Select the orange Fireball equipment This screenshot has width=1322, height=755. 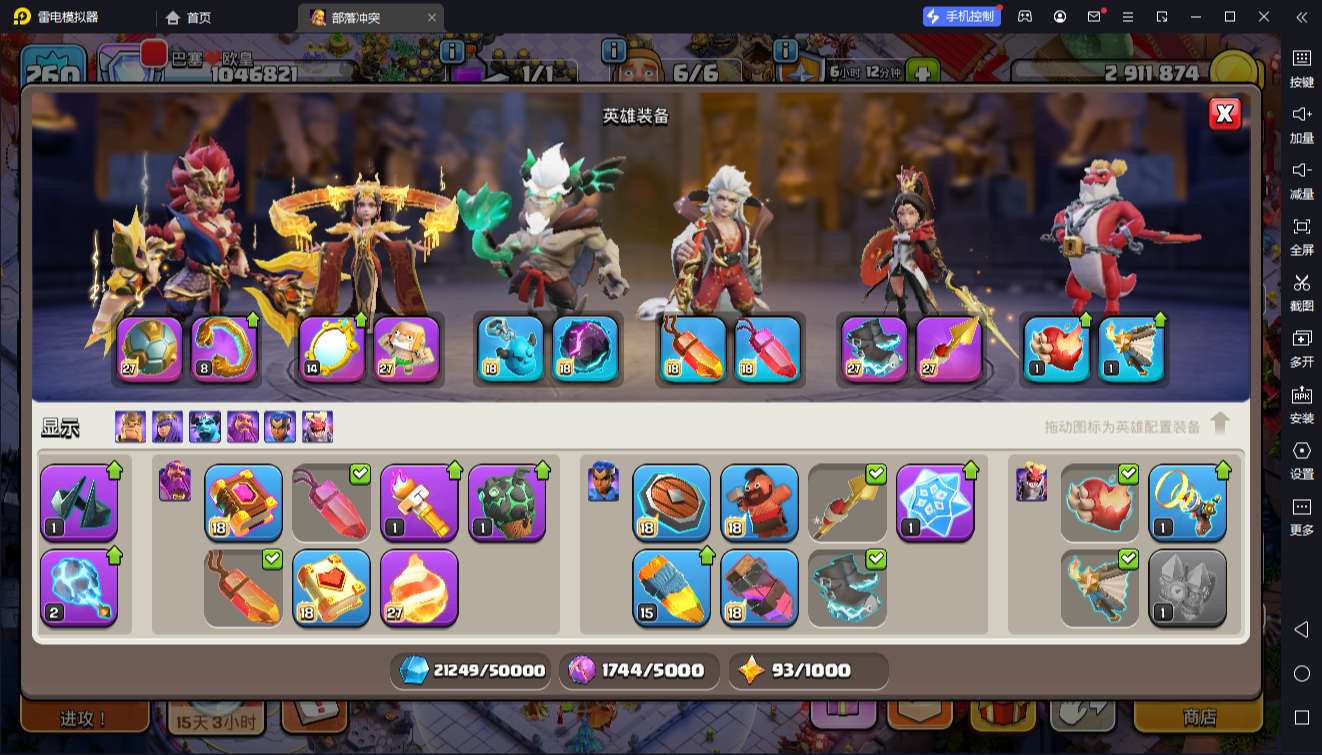tap(419, 587)
